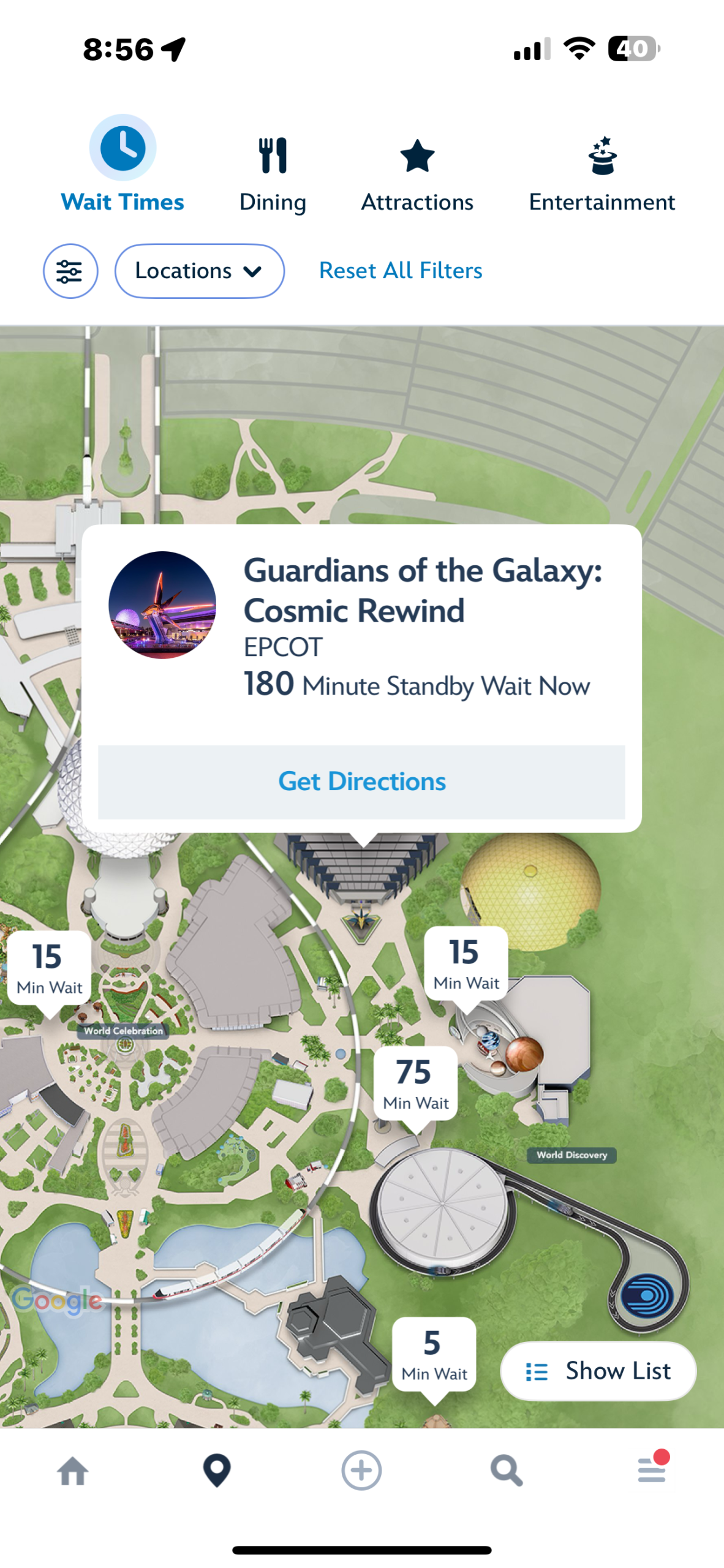
Task: Tap Get Directions for Cosmic Rewind
Action: coord(361,782)
